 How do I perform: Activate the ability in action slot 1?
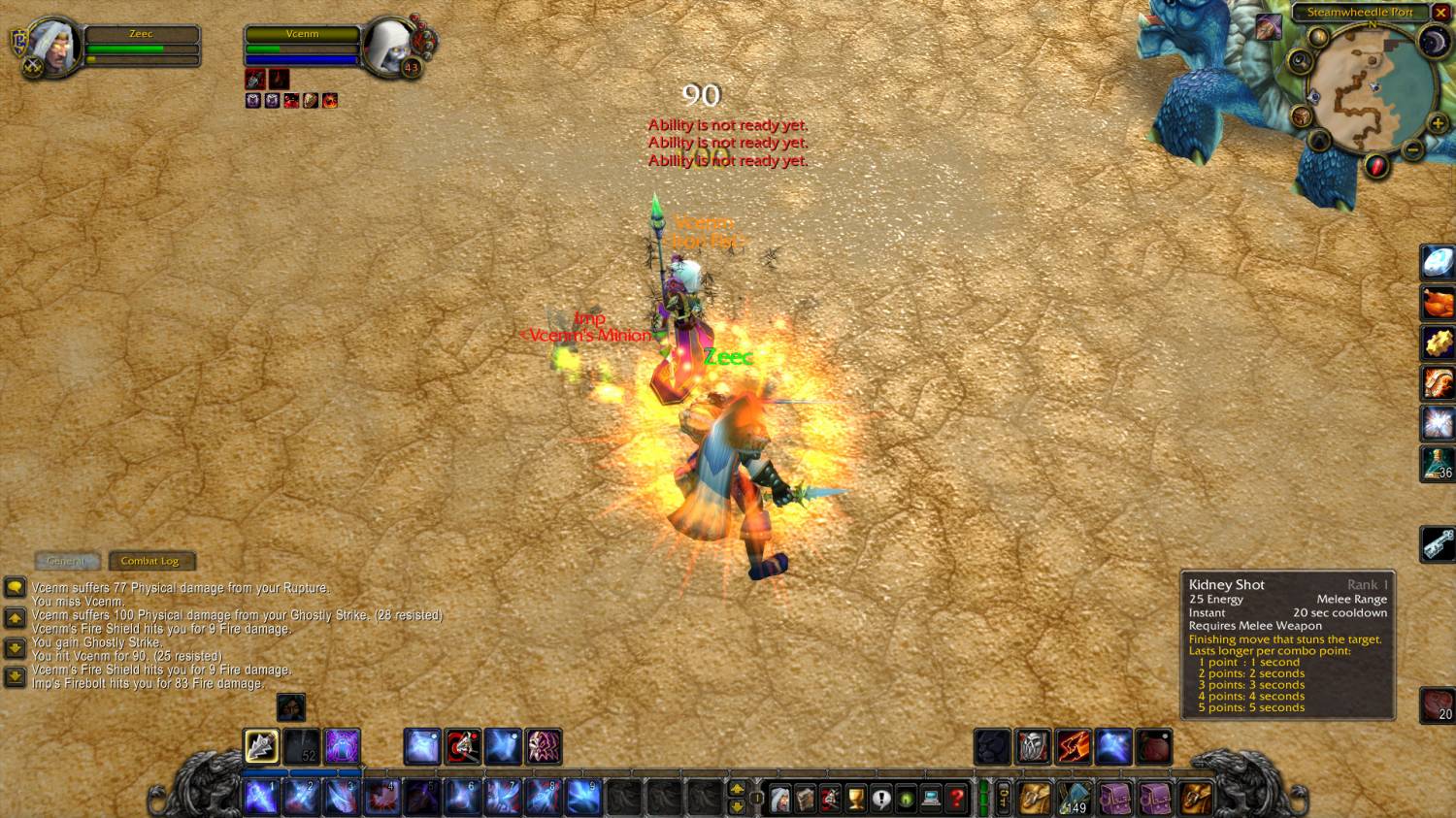tap(261, 797)
